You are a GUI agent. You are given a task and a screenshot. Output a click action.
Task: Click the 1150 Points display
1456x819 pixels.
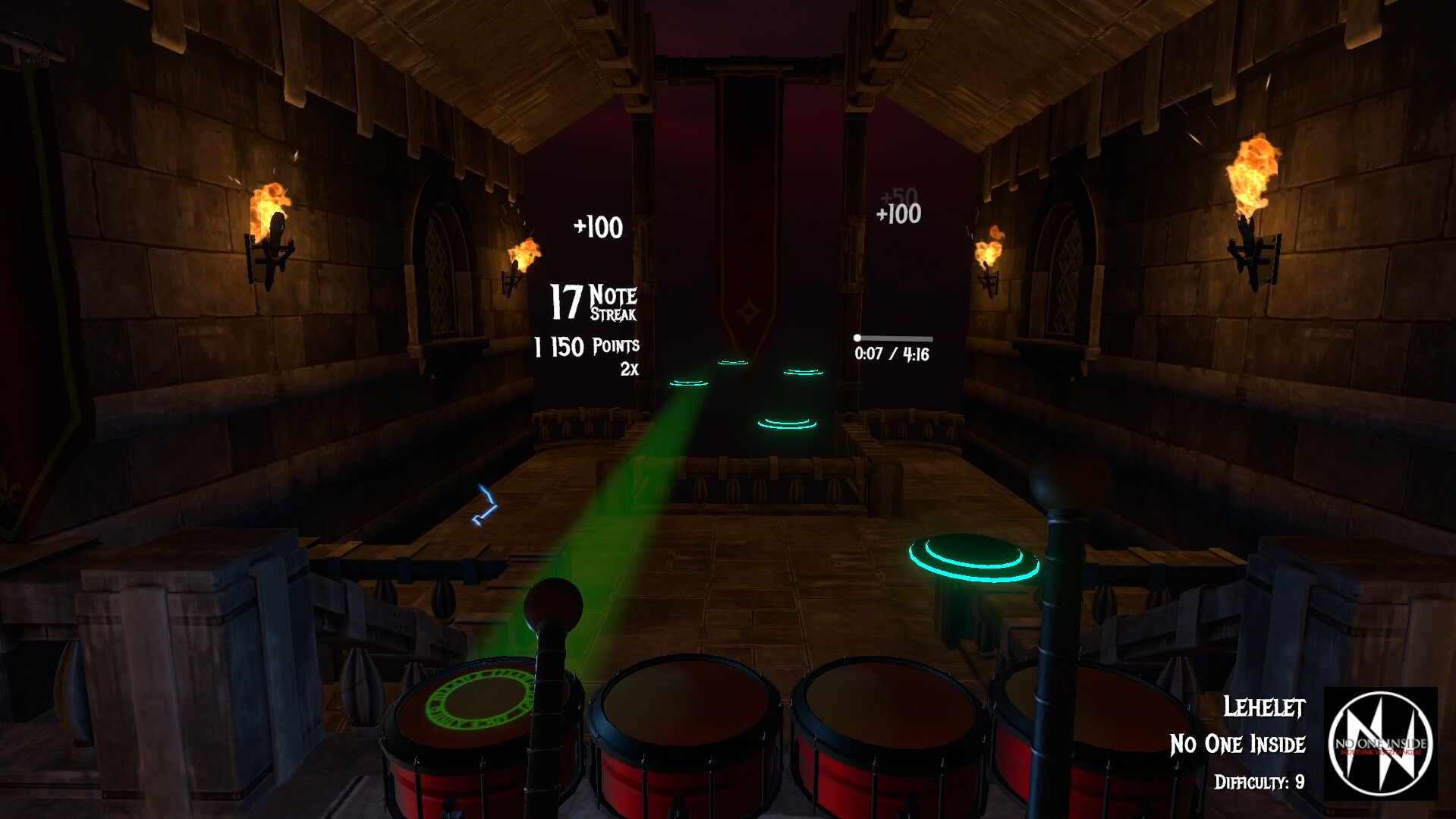(x=586, y=345)
